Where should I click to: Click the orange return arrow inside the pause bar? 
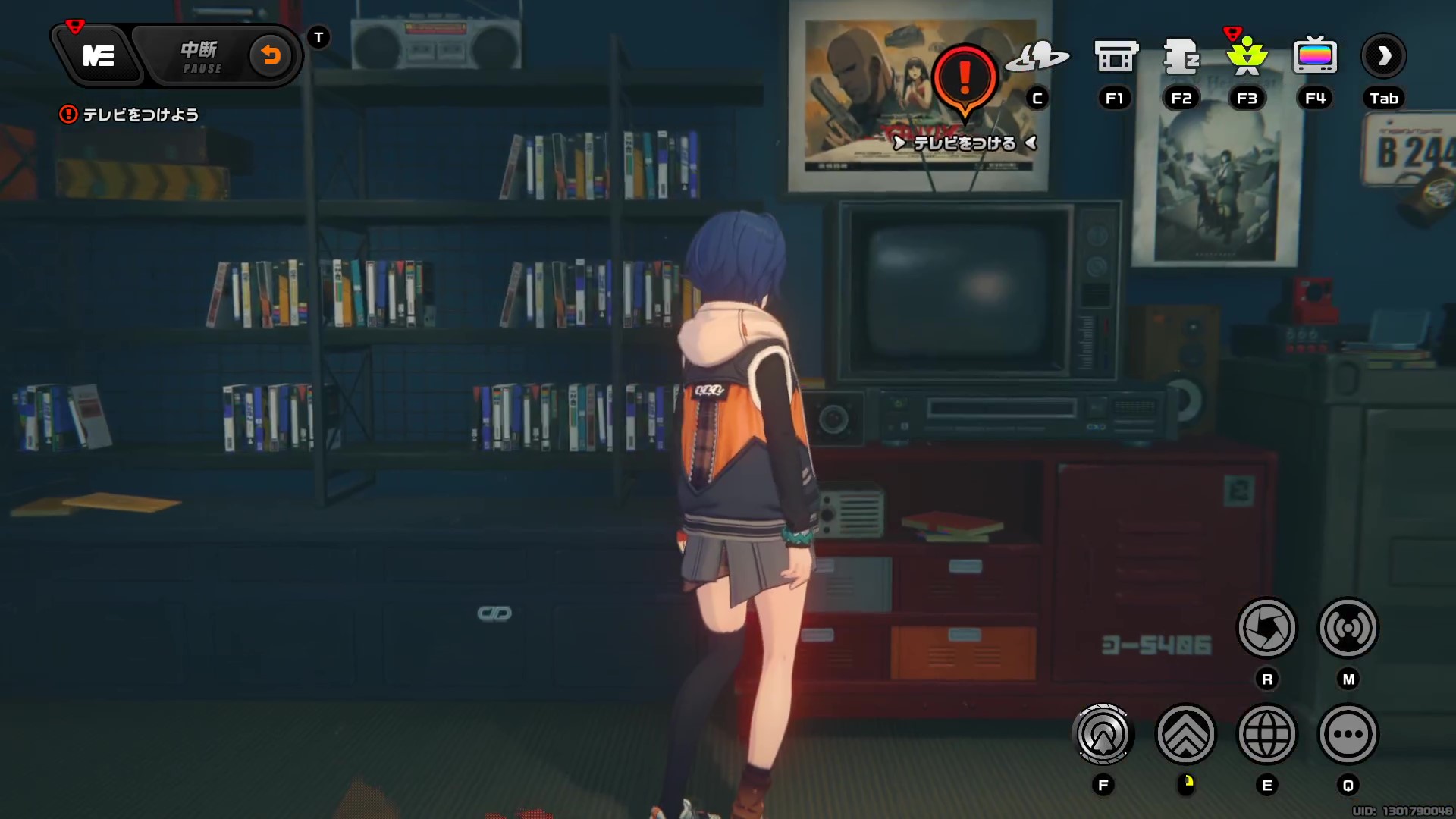tap(271, 55)
